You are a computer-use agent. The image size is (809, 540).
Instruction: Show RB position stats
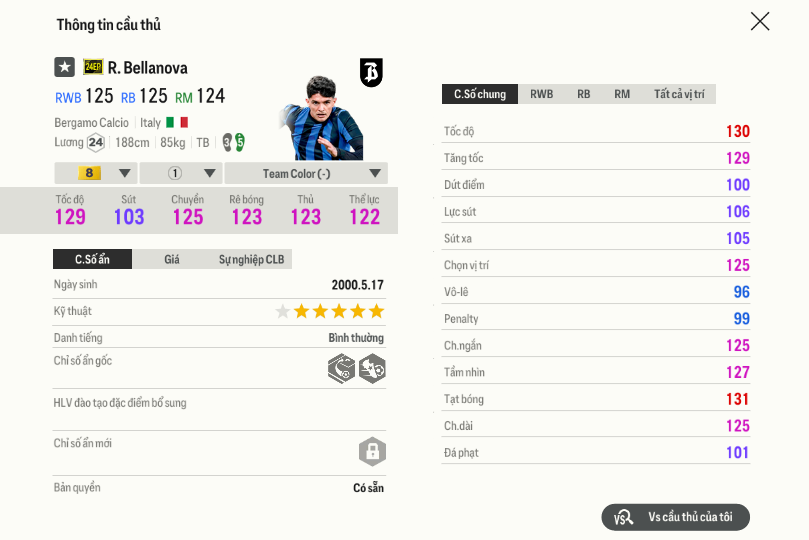(583, 94)
